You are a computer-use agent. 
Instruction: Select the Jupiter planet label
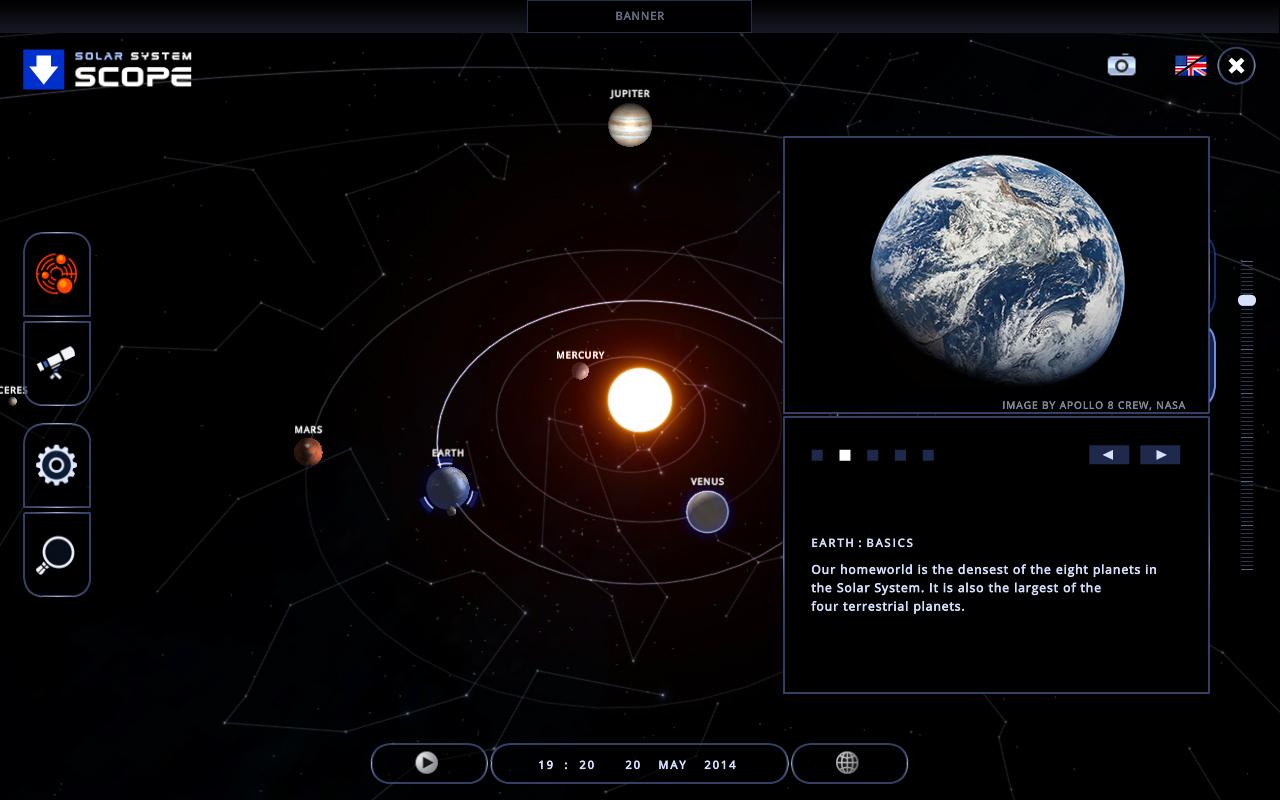click(630, 94)
